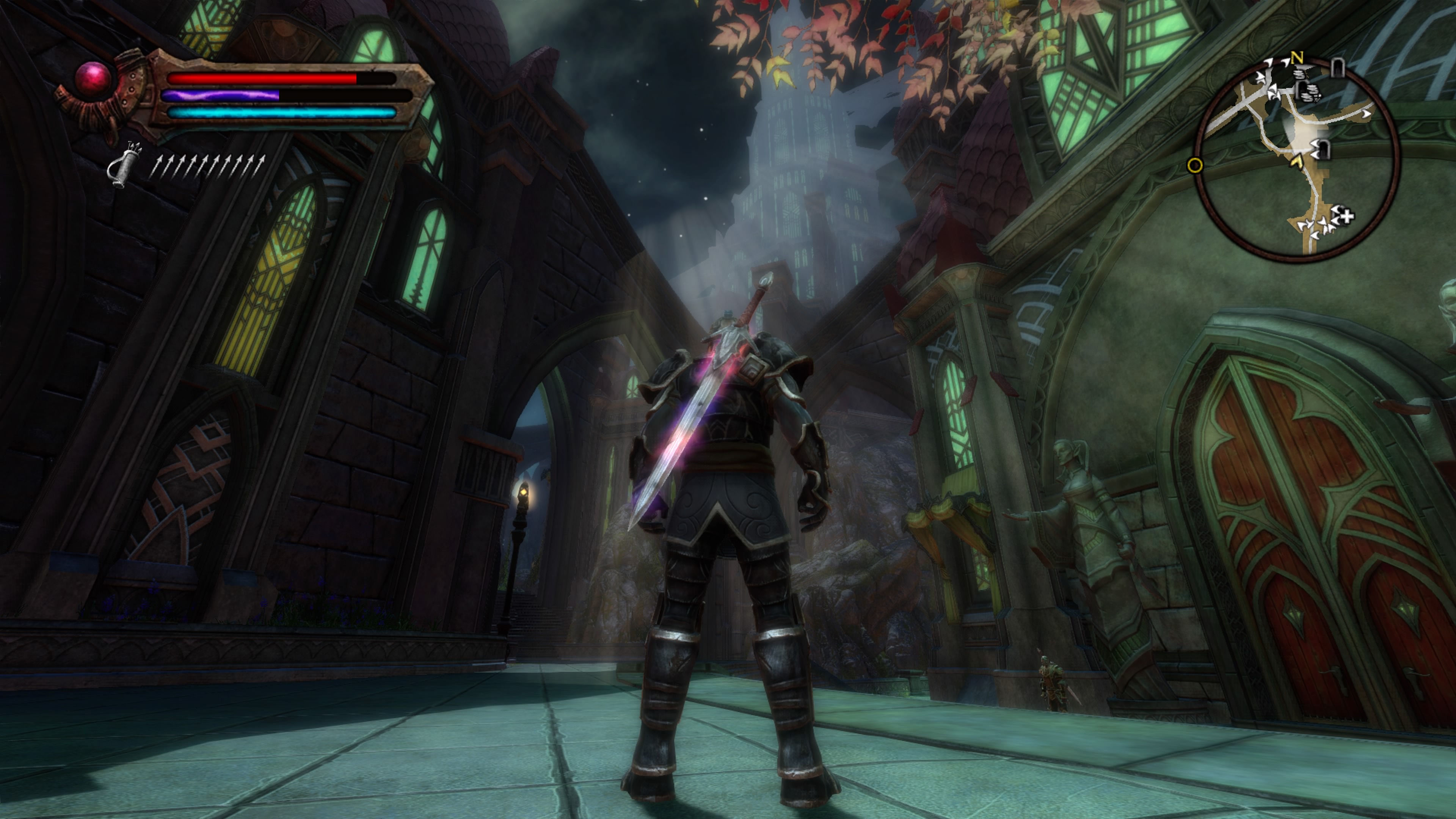Click the pink fate orb

[93, 78]
